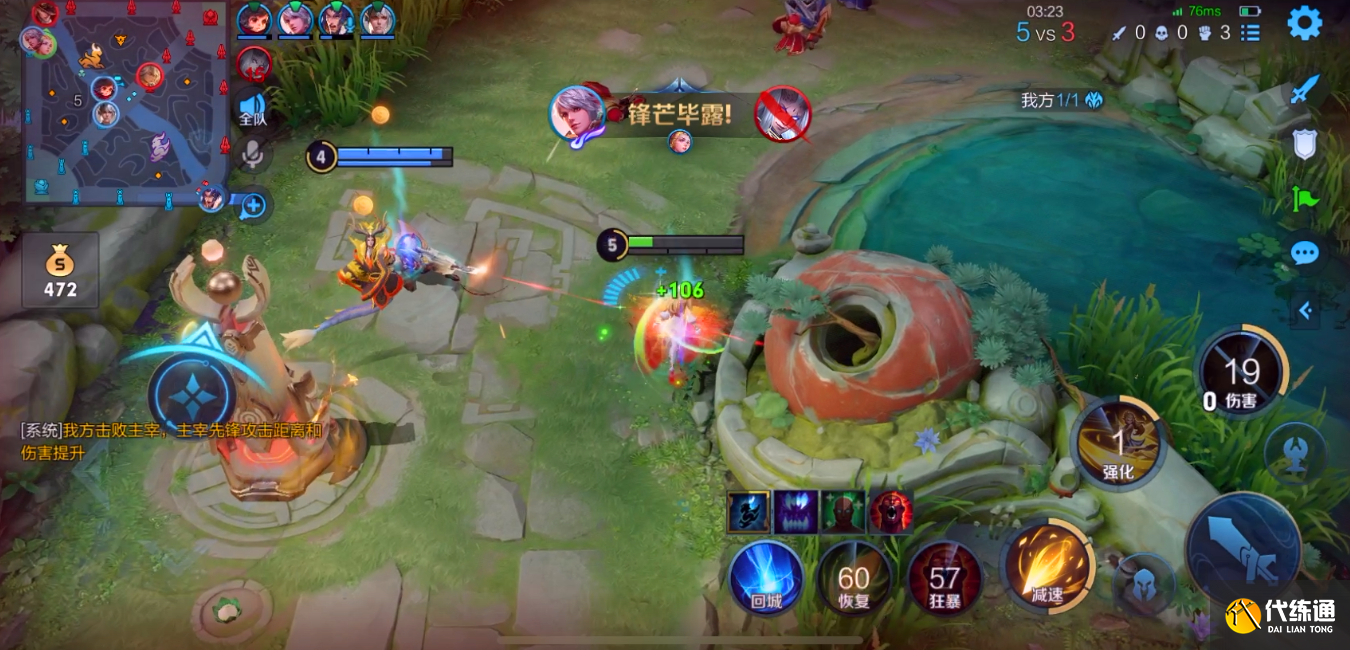Send the green flag gather signal
Screen dimensions: 1350x650
(1304, 198)
